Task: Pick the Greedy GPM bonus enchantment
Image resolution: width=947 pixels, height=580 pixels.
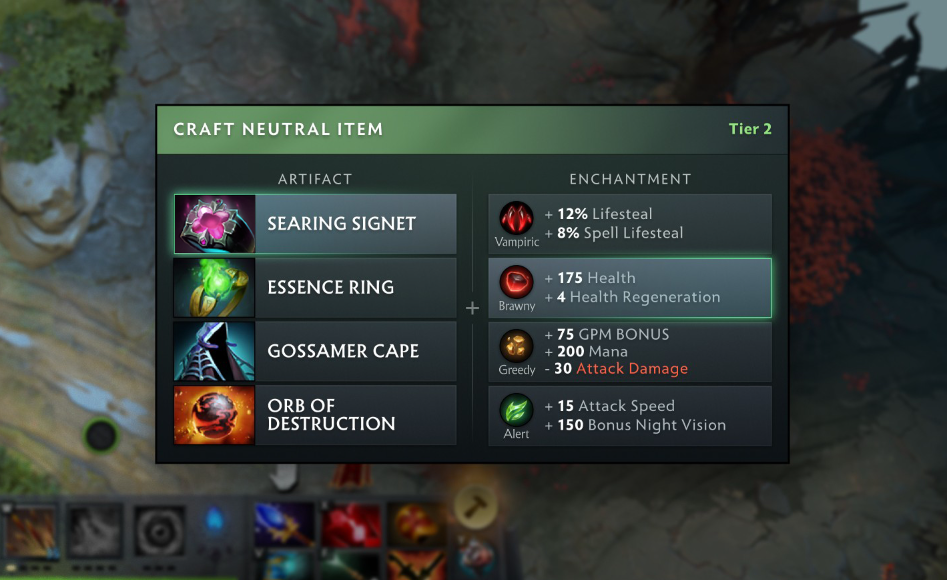Action: [630, 352]
